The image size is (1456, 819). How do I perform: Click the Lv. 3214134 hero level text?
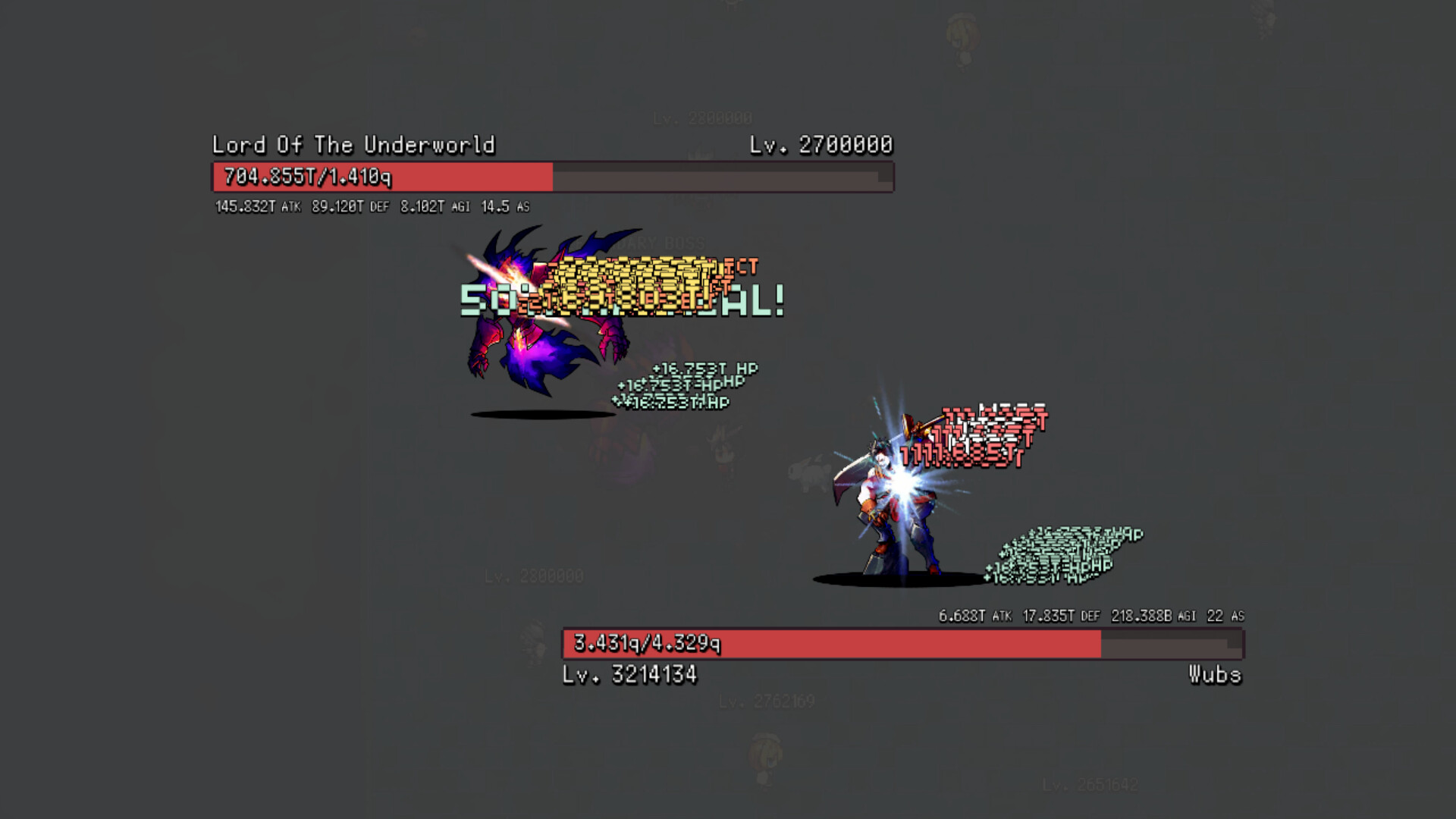631,672
